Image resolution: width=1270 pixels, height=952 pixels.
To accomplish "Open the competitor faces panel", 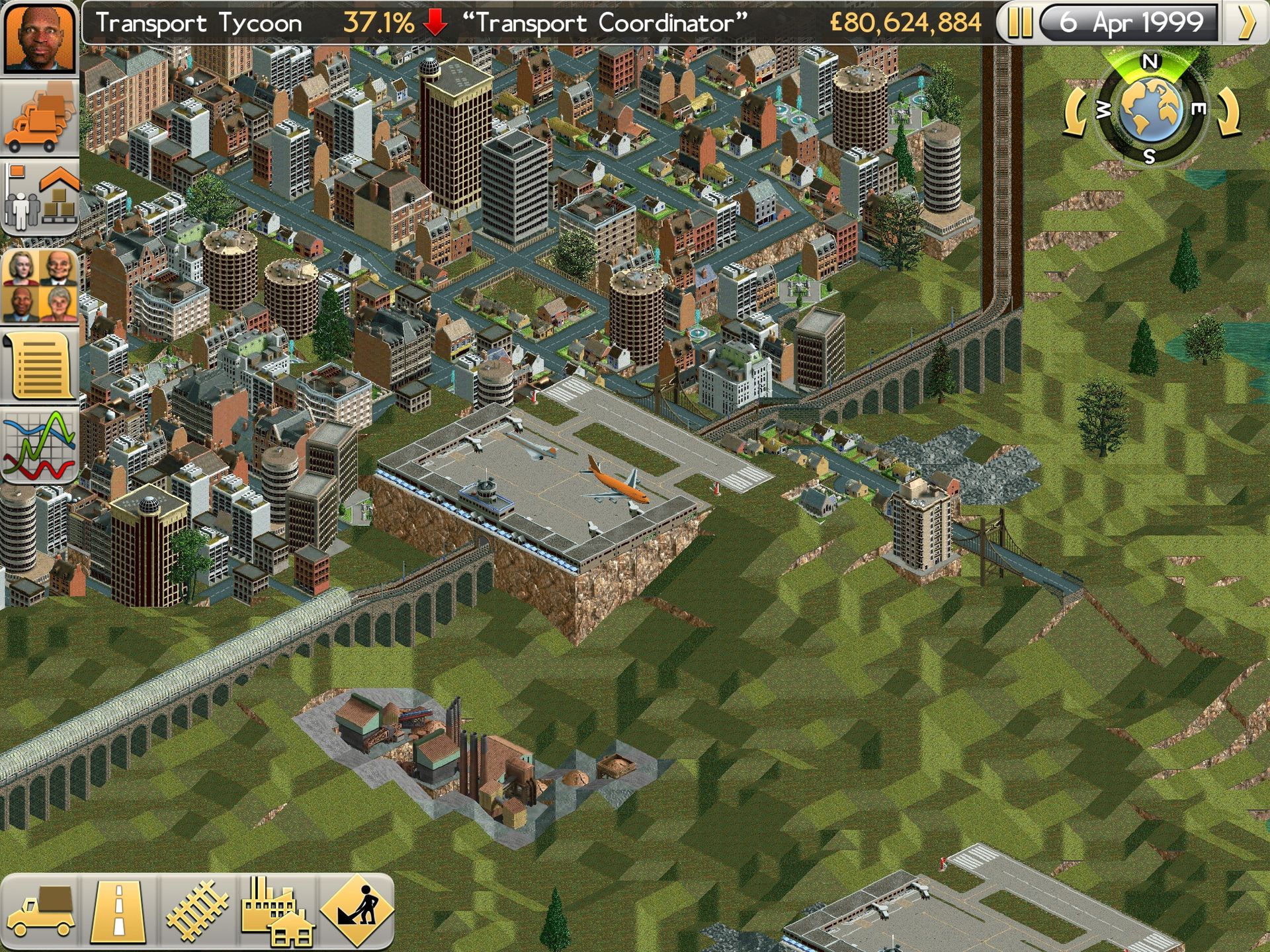I will pyautogui.click(x=40, y=286).
